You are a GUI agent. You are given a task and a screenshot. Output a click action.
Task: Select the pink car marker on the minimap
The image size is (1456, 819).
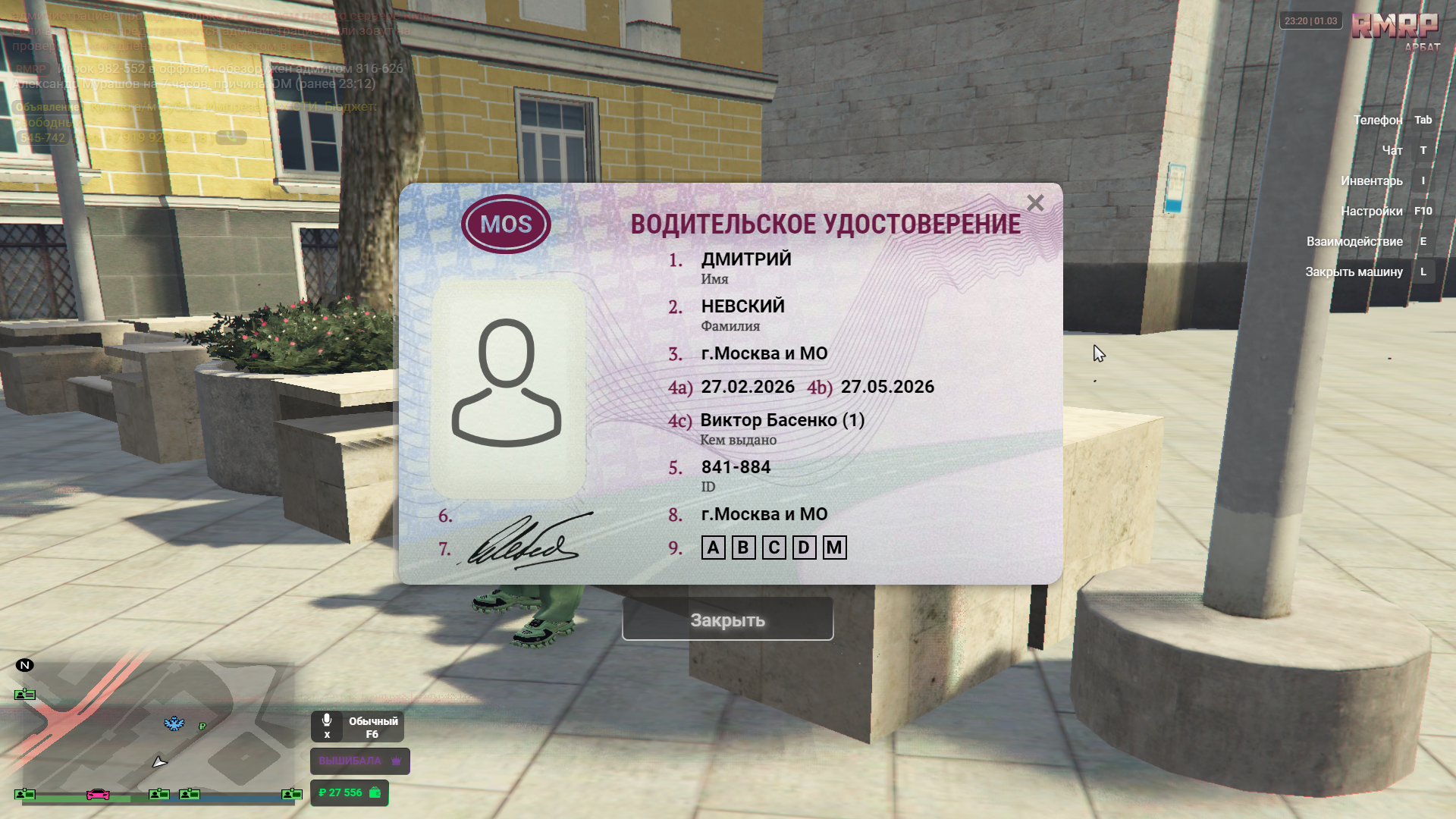pyautogui.click(x=98, y=794)
